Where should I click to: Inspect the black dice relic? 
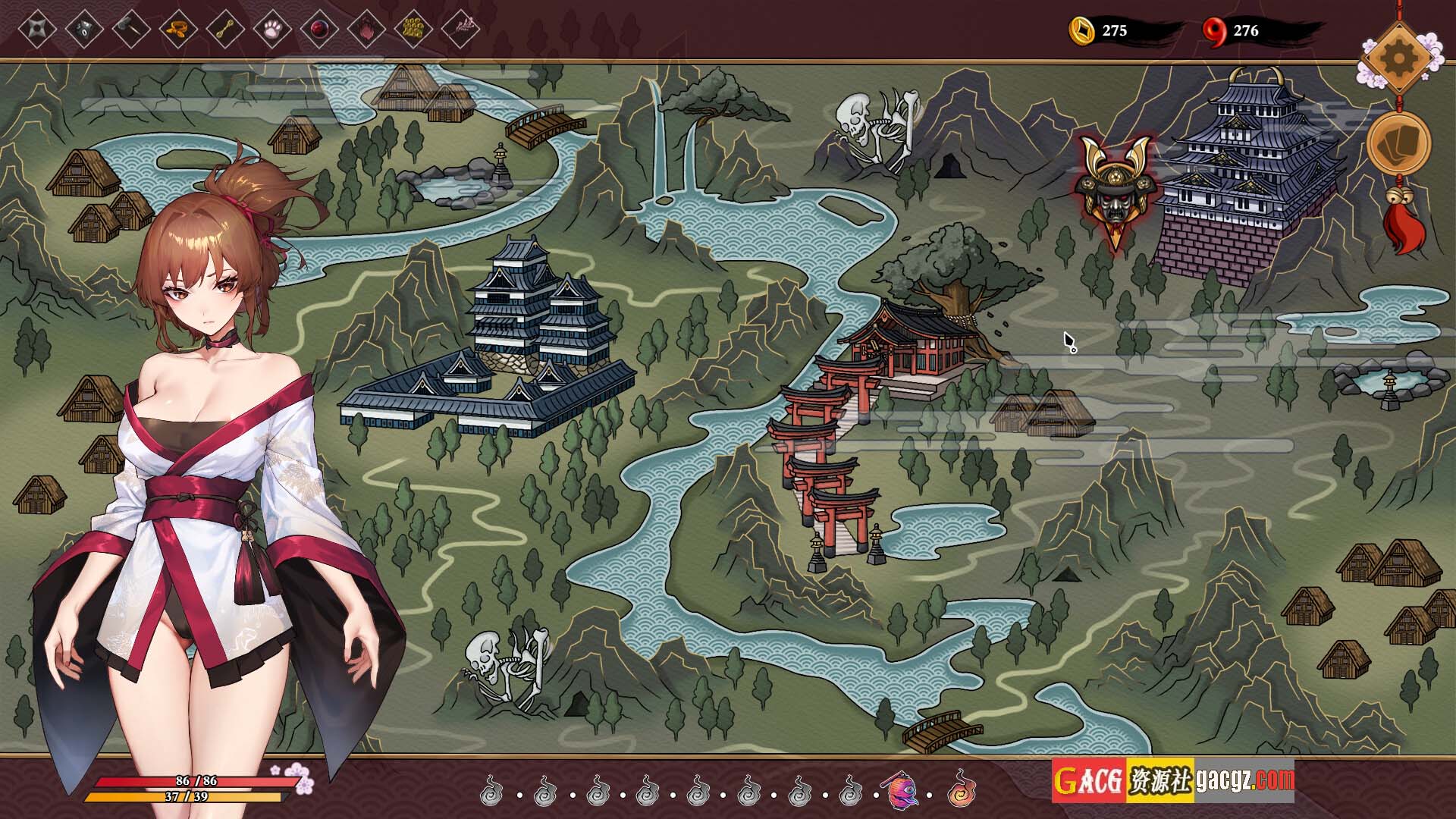(84, 30)
